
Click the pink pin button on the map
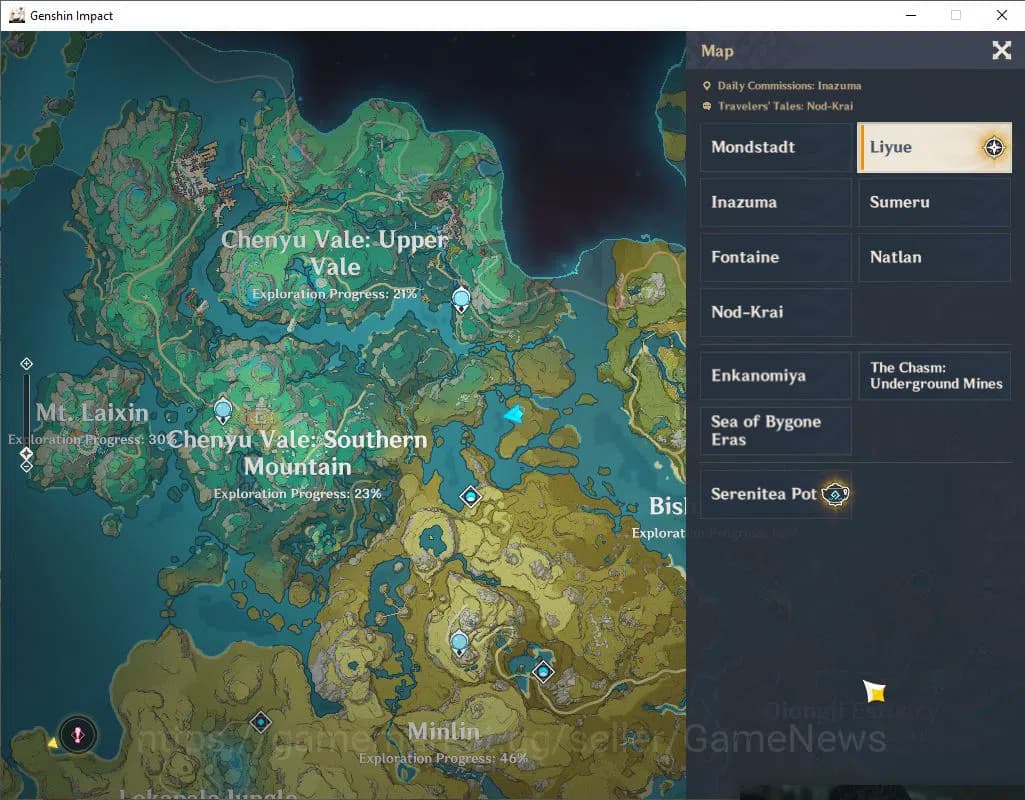(x=77, y=735)
